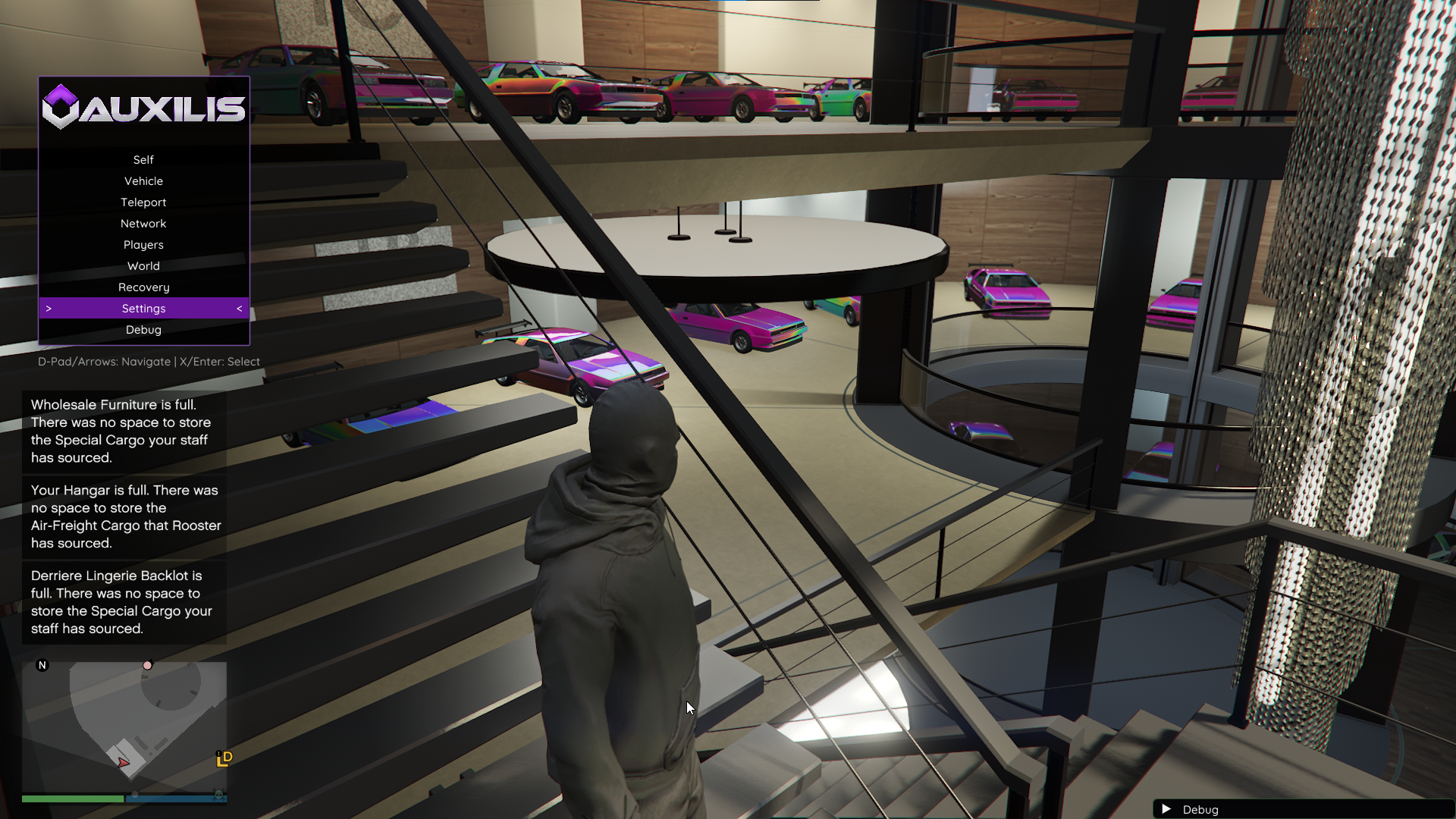
Task: Click the red player arrow on the minimap
Action: point(123,764)
